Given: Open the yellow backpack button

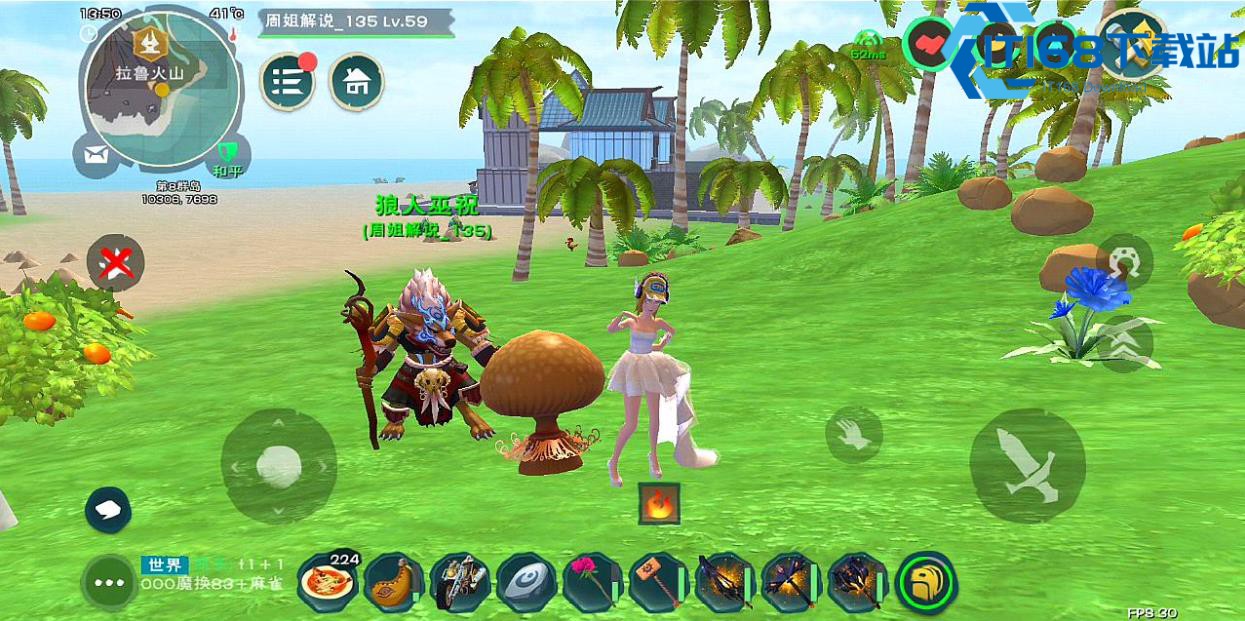Looking at the screenshot, I should point(925,582).
